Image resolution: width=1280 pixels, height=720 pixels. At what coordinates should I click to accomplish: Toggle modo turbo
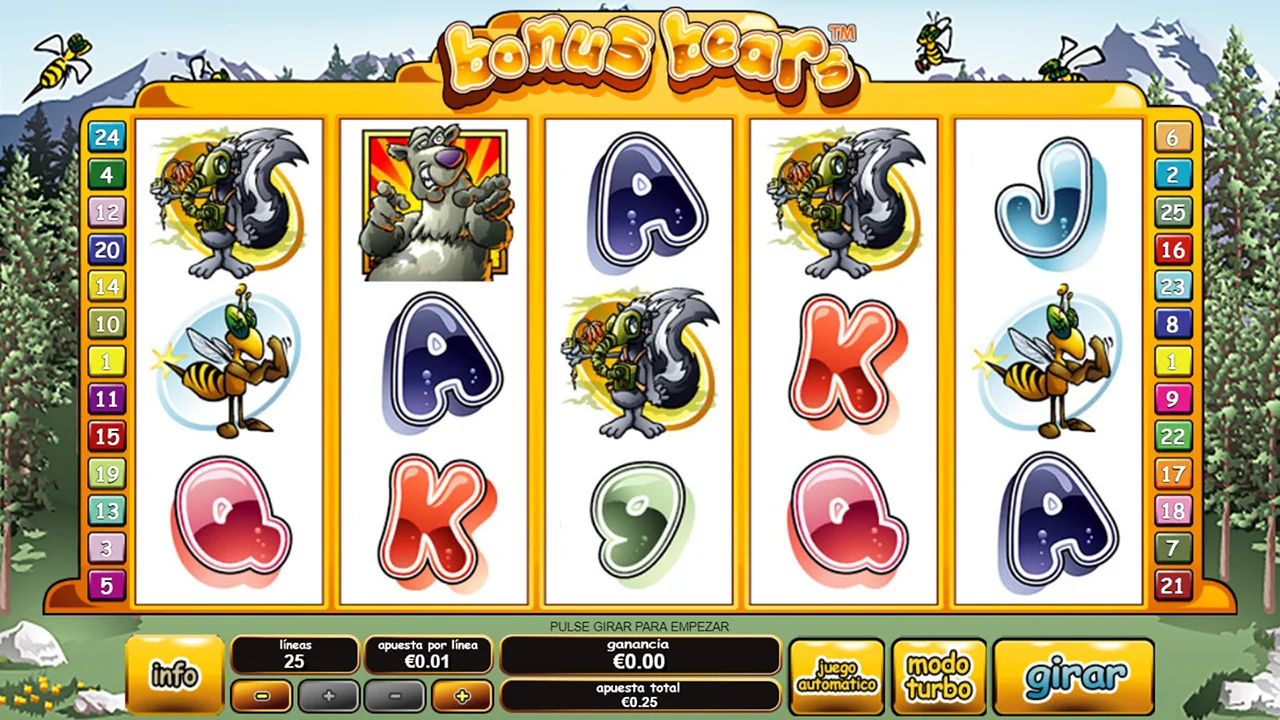pos(938,677)
